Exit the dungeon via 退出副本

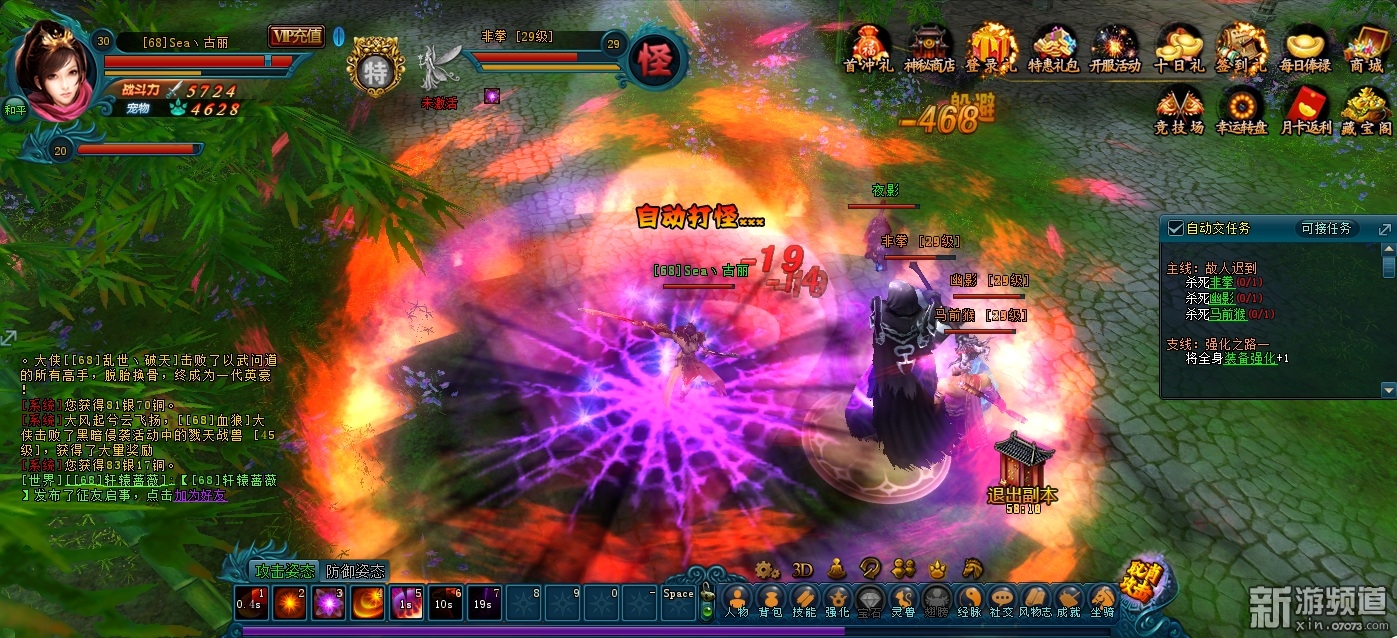1021,469
